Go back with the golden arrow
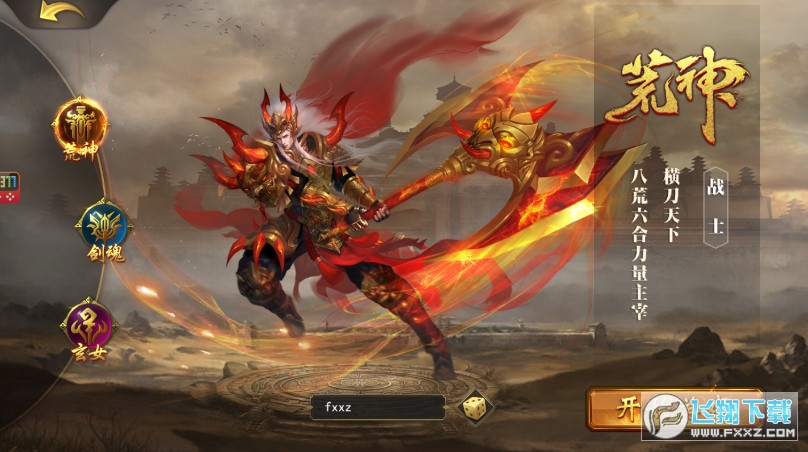808x452 pixels. pos(60,12)
